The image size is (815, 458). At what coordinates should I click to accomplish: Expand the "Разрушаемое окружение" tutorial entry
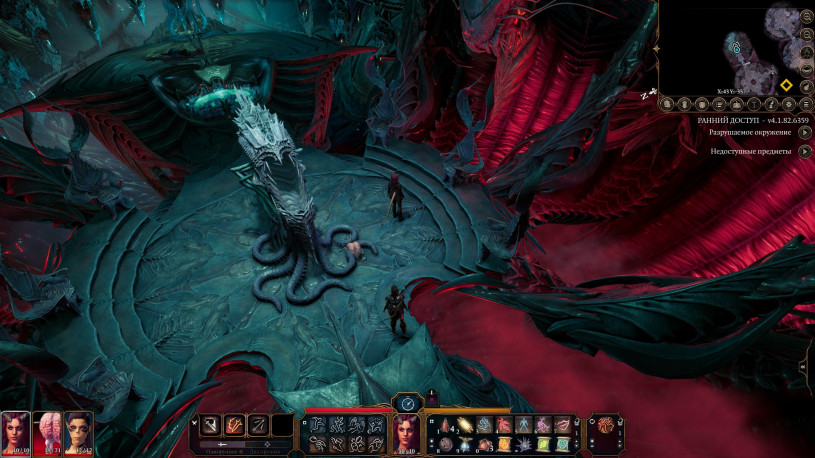pos(805,132)
